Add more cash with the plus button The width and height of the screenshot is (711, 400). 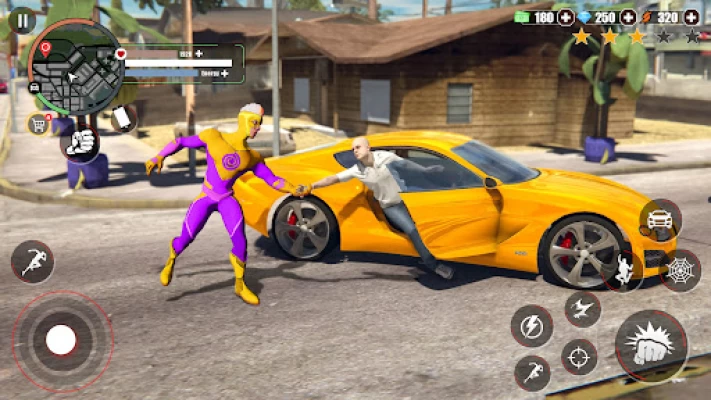[566, 17]
